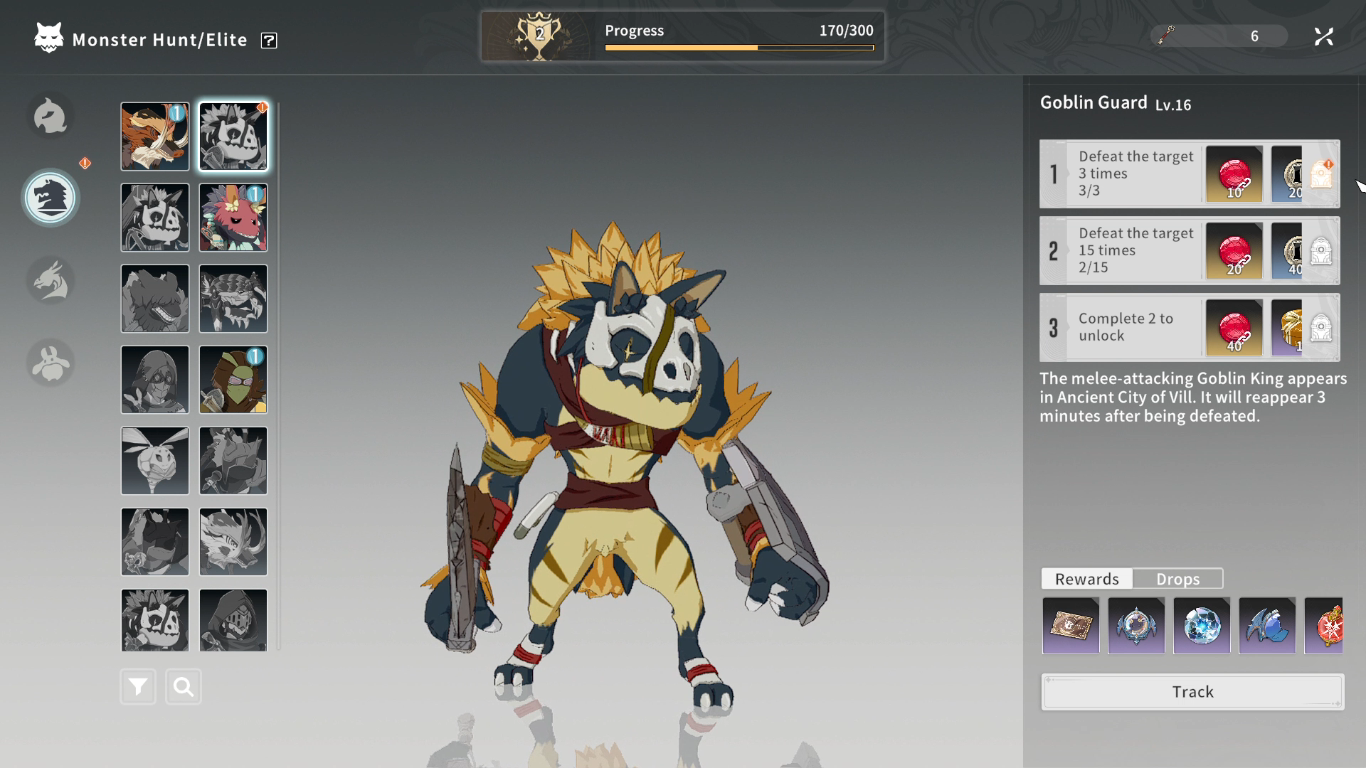Track the Goblin Guard hunt

[x=1192, y=692]
